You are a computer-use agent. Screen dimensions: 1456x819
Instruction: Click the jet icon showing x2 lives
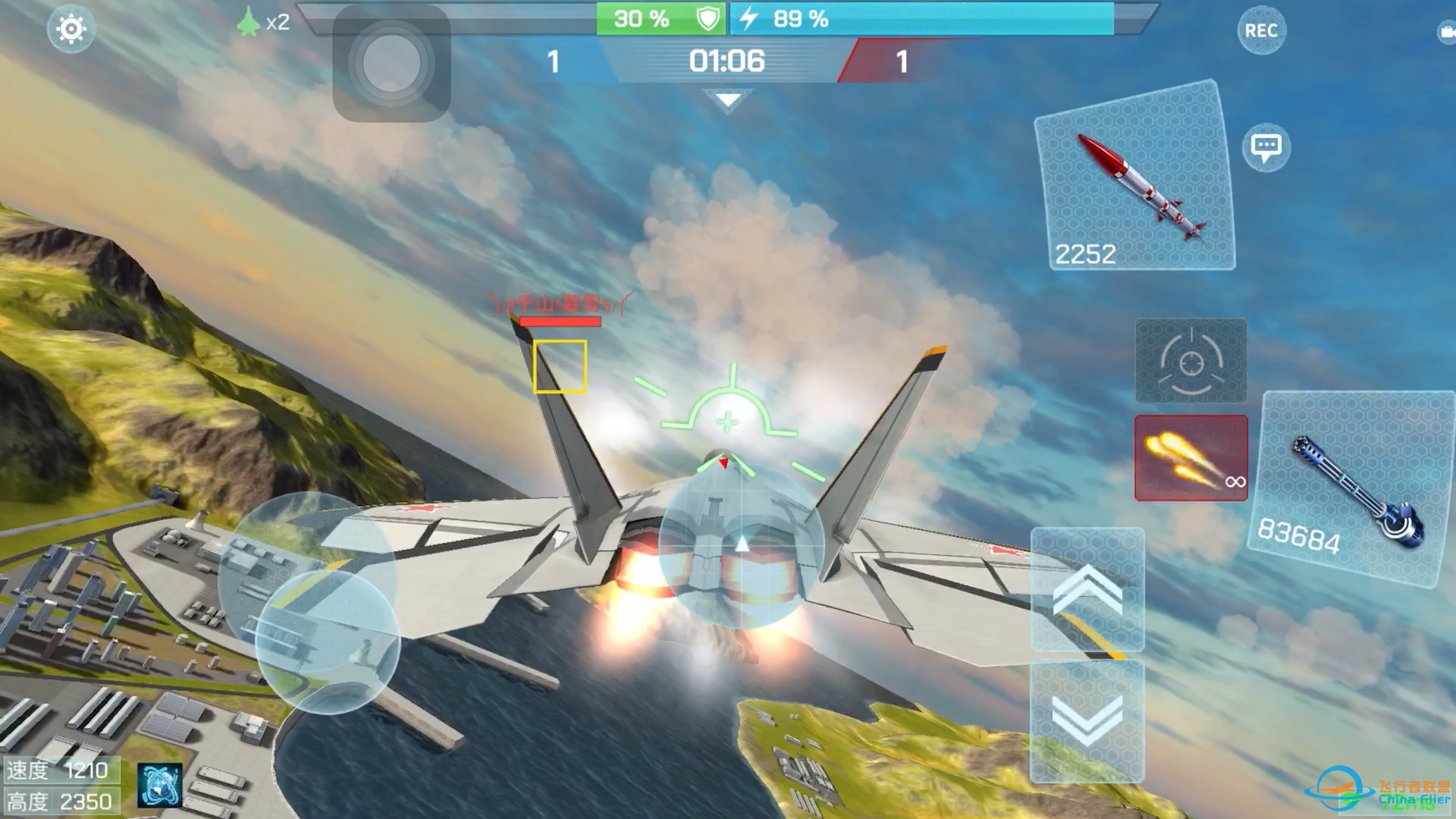250,22
